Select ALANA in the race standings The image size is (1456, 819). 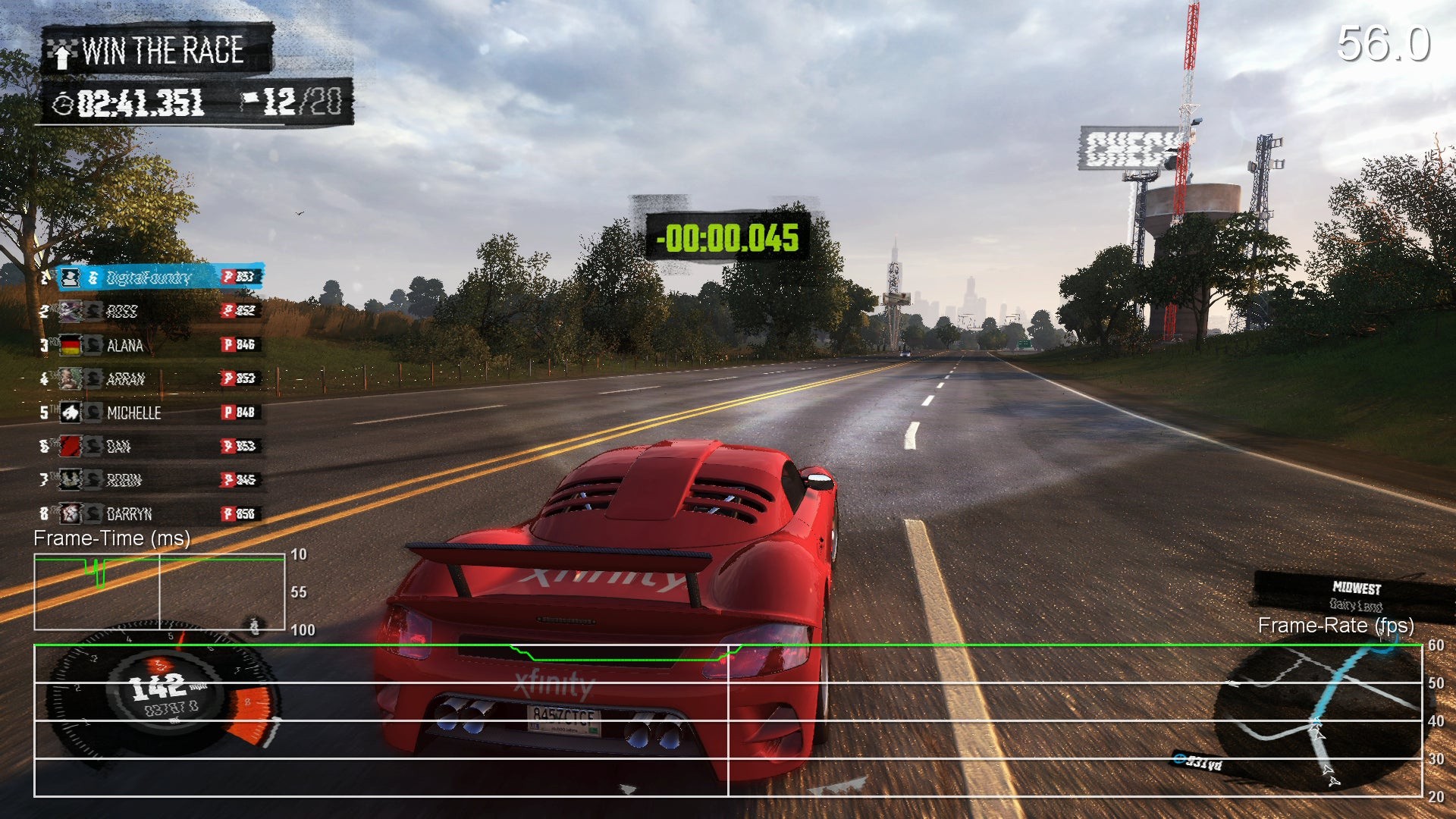coord(152,345)
